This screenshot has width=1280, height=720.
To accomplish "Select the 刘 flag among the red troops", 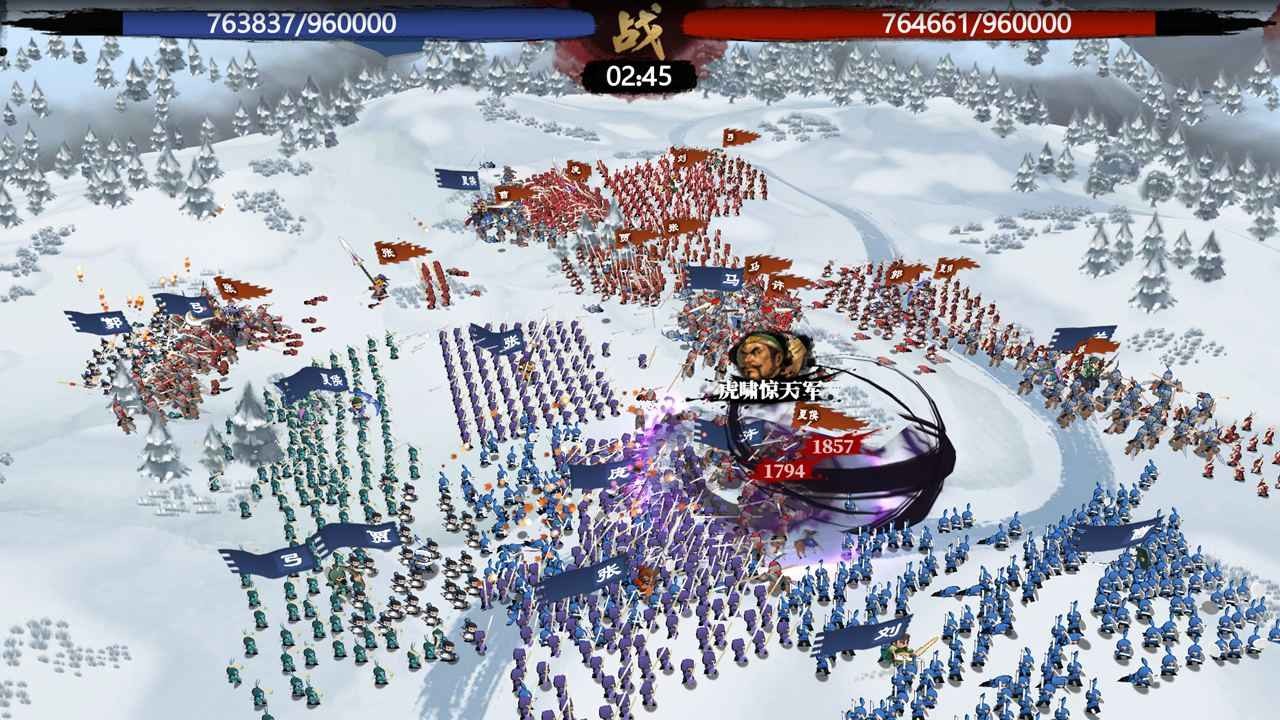I will click(683, 157).
